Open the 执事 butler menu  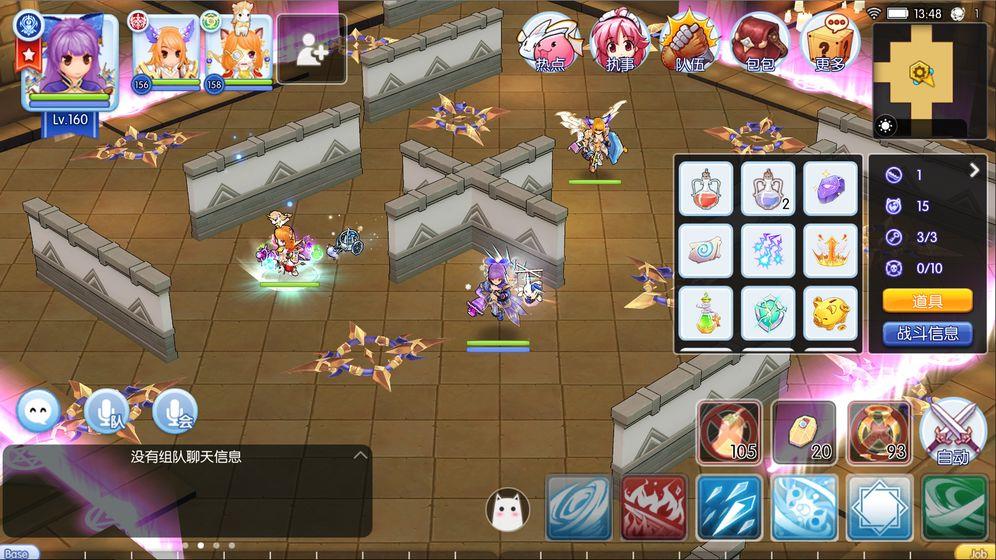(x=619, y=44)
